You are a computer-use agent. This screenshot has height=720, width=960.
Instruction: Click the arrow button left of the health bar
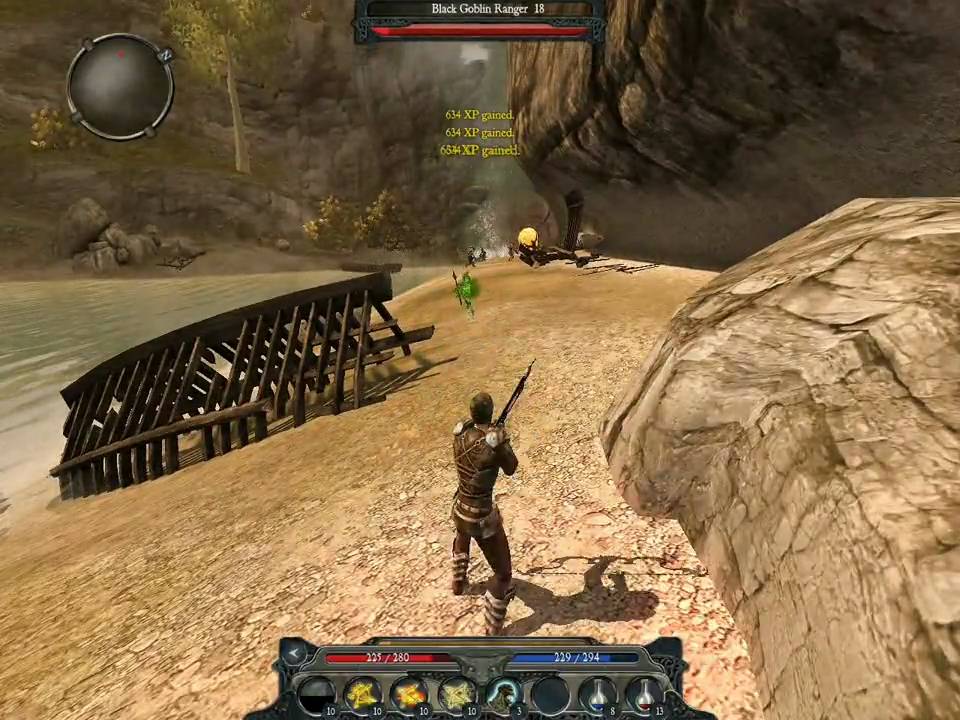tap(295, 654)
